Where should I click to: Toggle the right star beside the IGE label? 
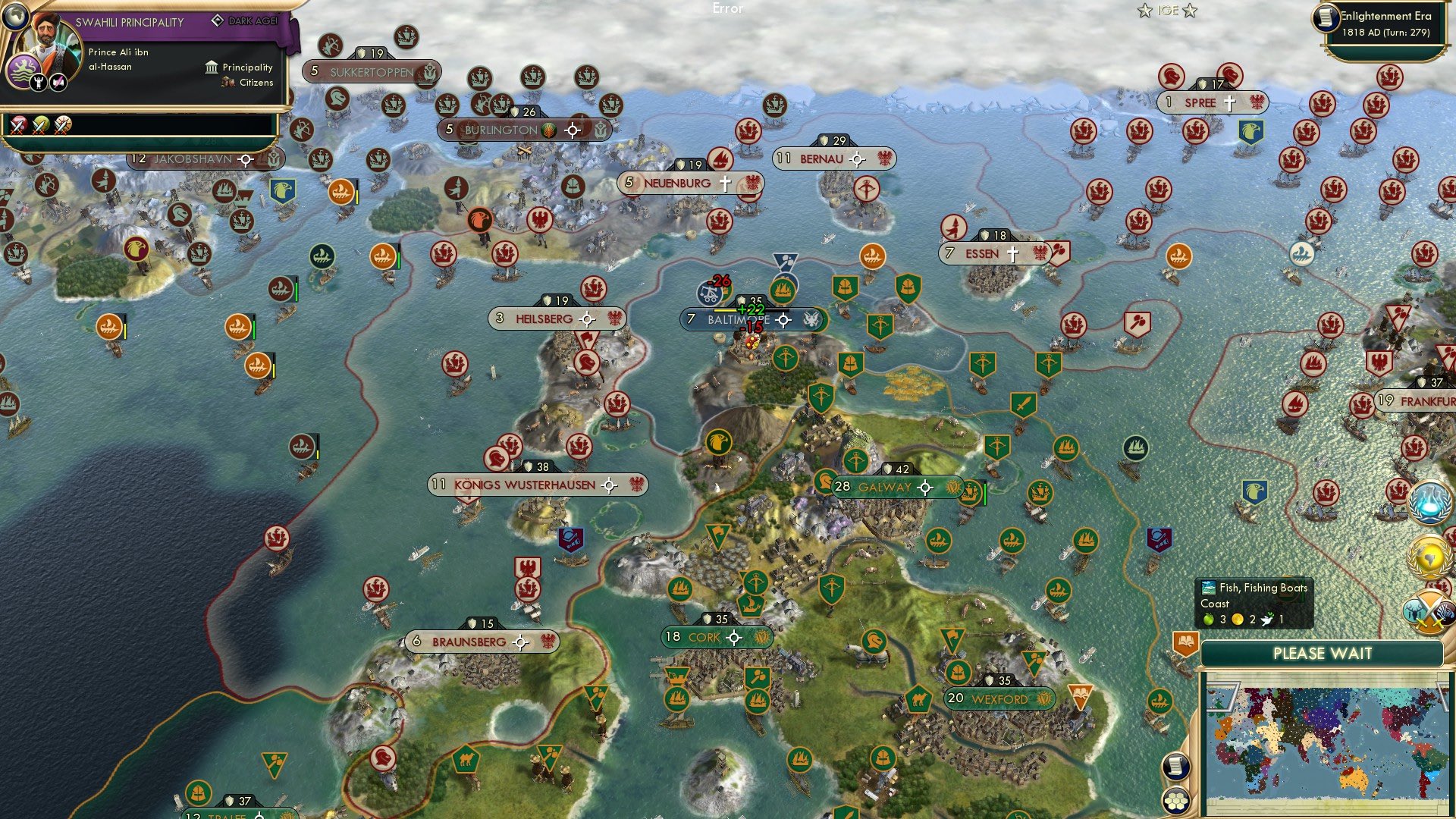pos(1191,11)
